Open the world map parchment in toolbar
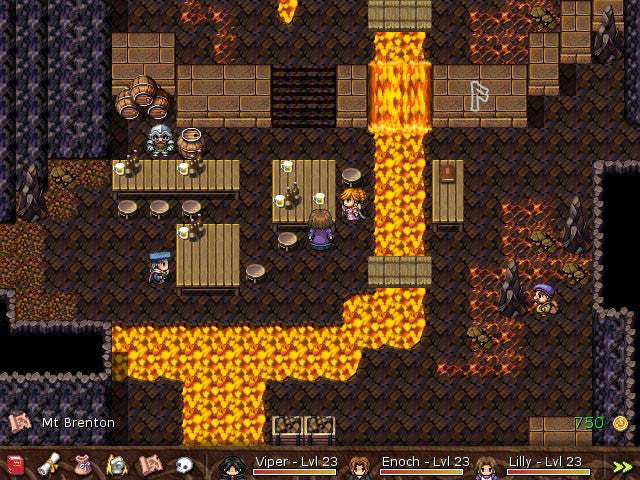640x480 pixels. tap(150, 465)
